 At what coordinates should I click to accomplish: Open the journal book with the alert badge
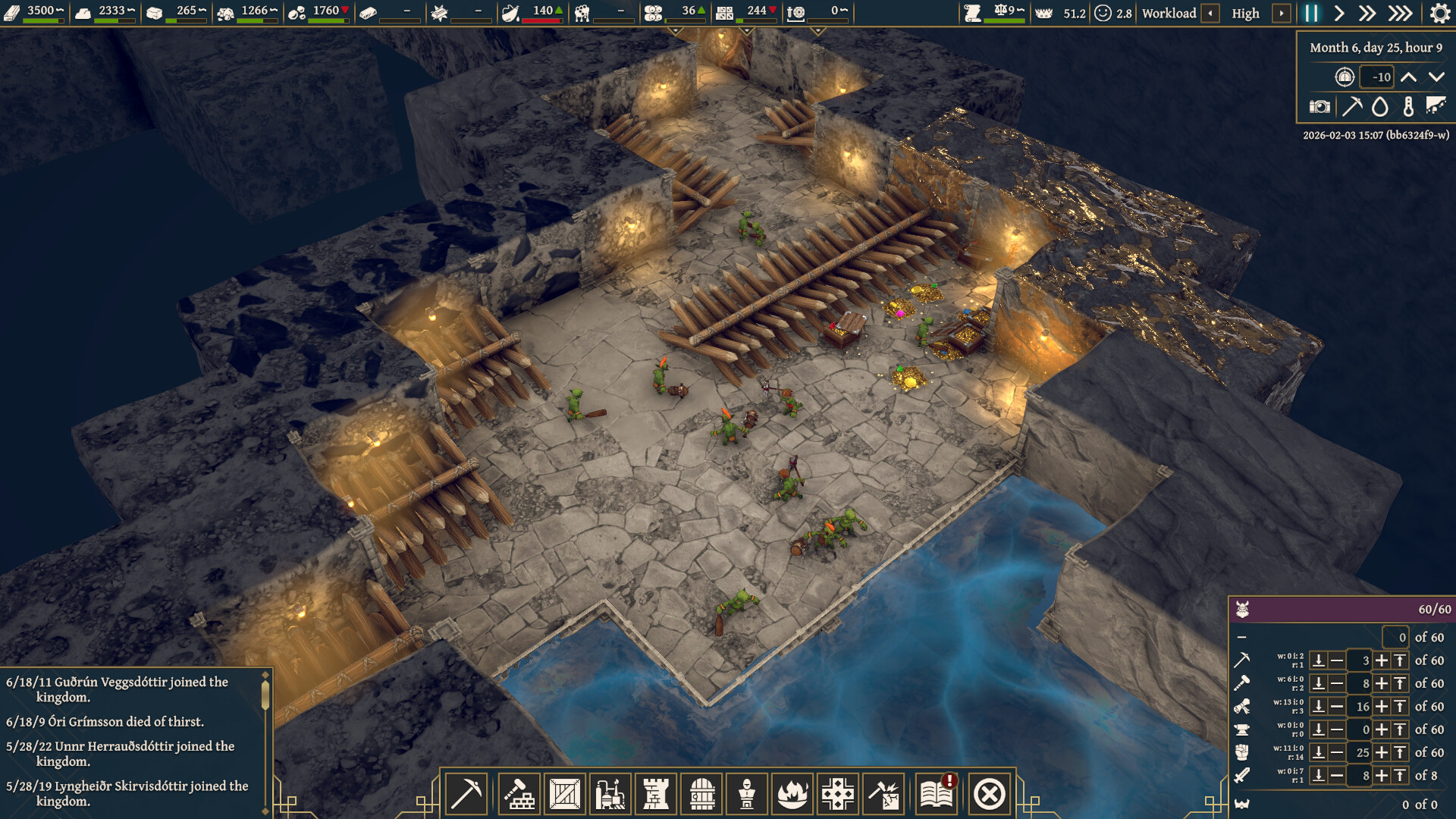(937, 792)
